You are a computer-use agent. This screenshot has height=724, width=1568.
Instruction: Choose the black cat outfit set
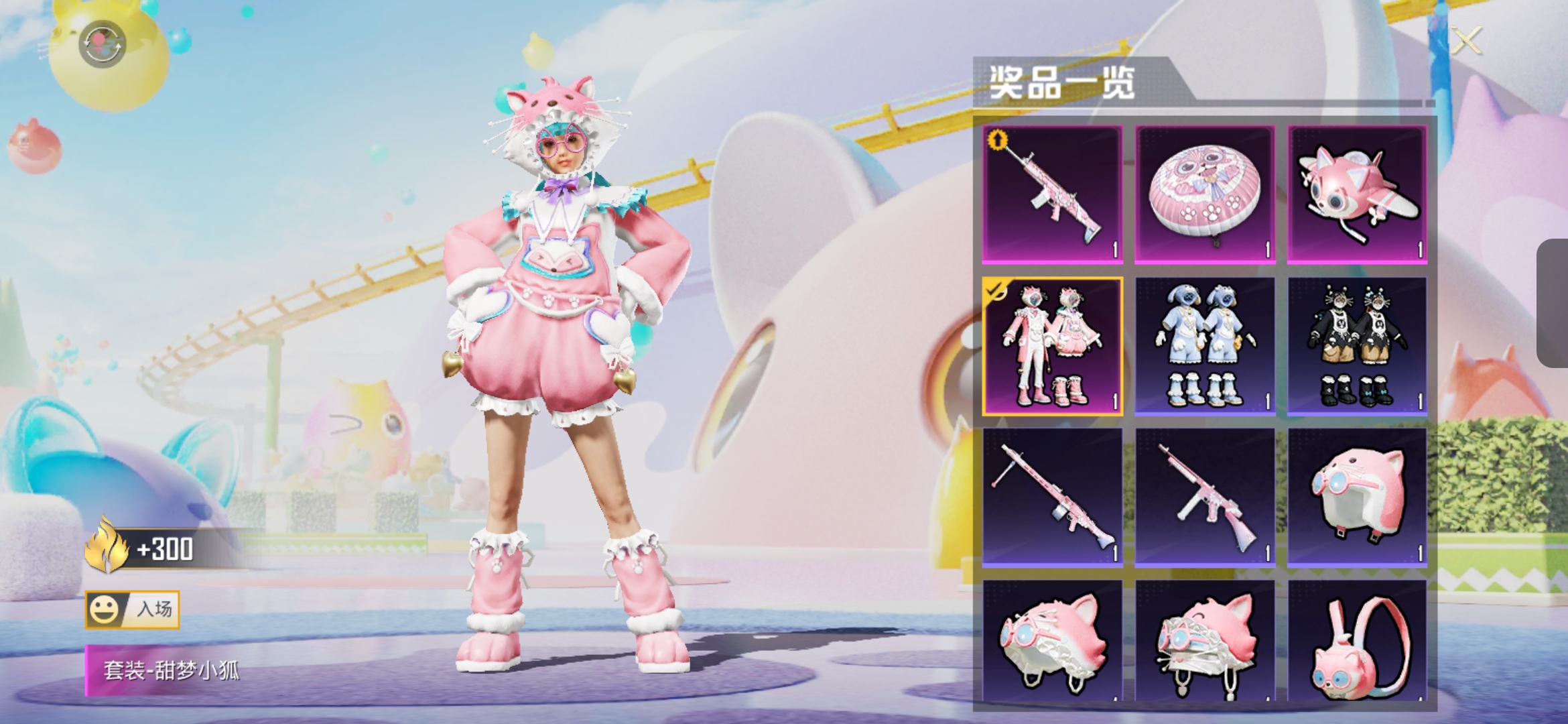point(1357,346)
